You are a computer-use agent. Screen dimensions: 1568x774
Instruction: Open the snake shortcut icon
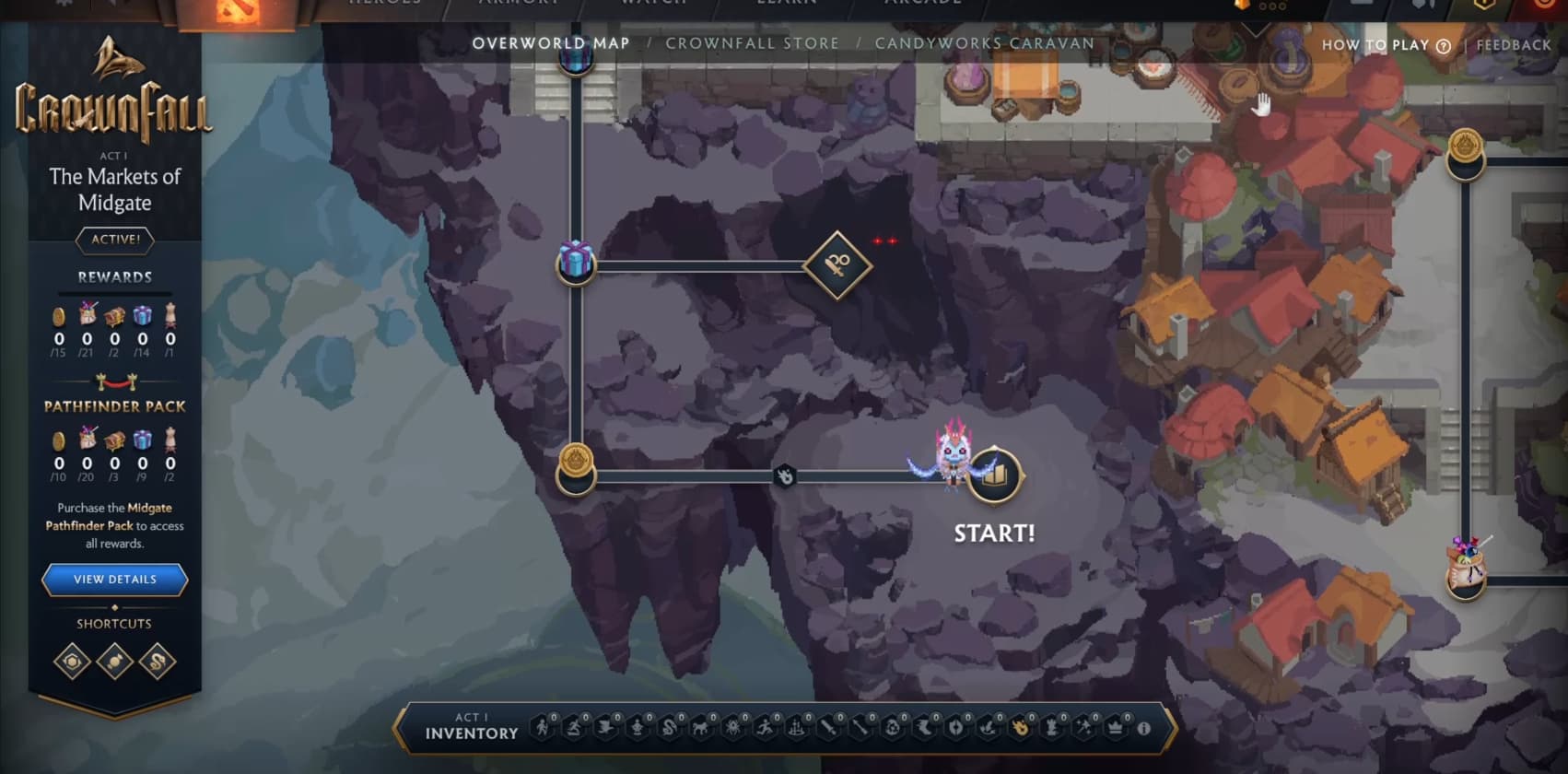pyautogui.click(x=158, y=662)
